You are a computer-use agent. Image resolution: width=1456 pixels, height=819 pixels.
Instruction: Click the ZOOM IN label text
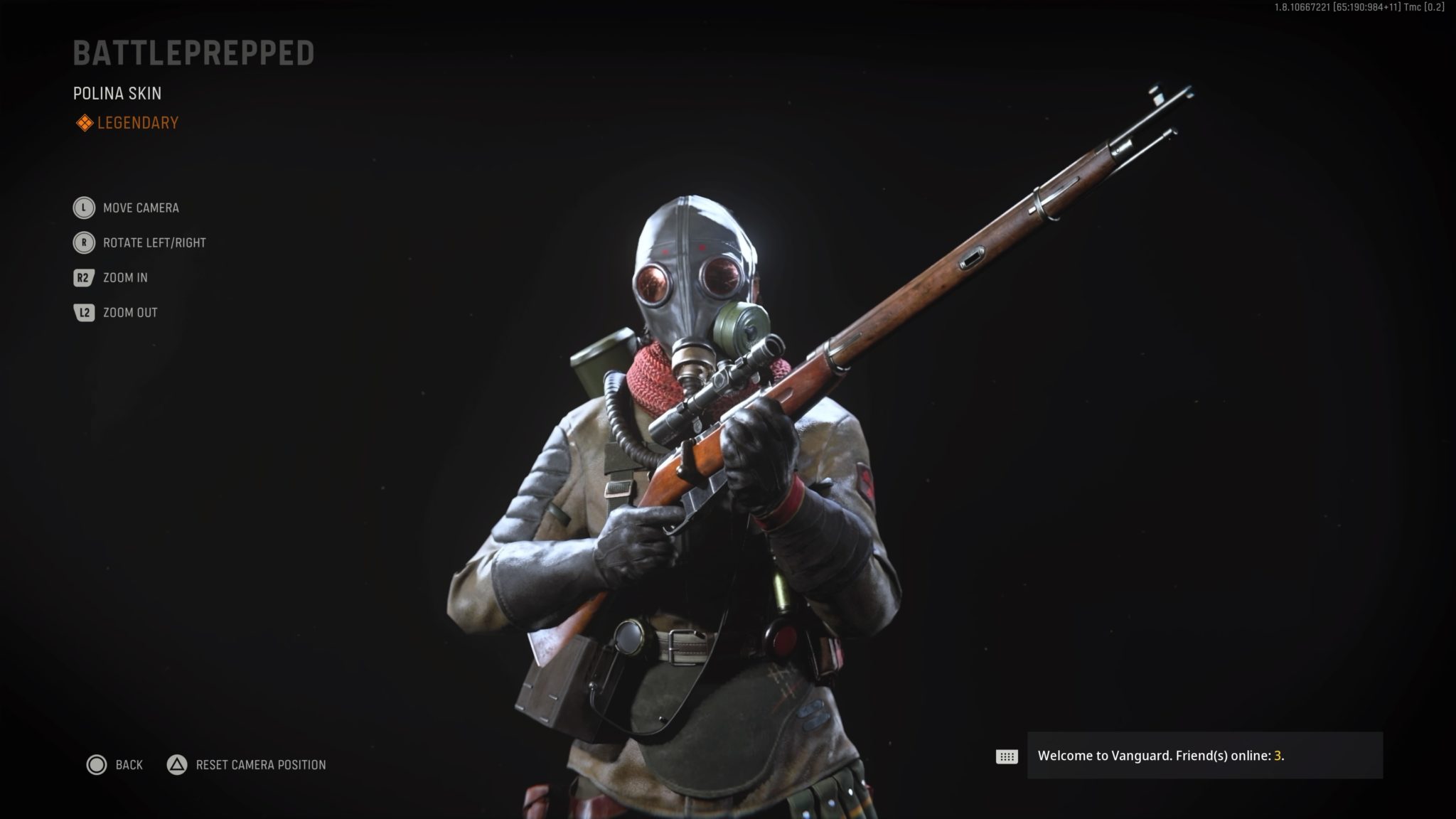(x=125, y=277)
